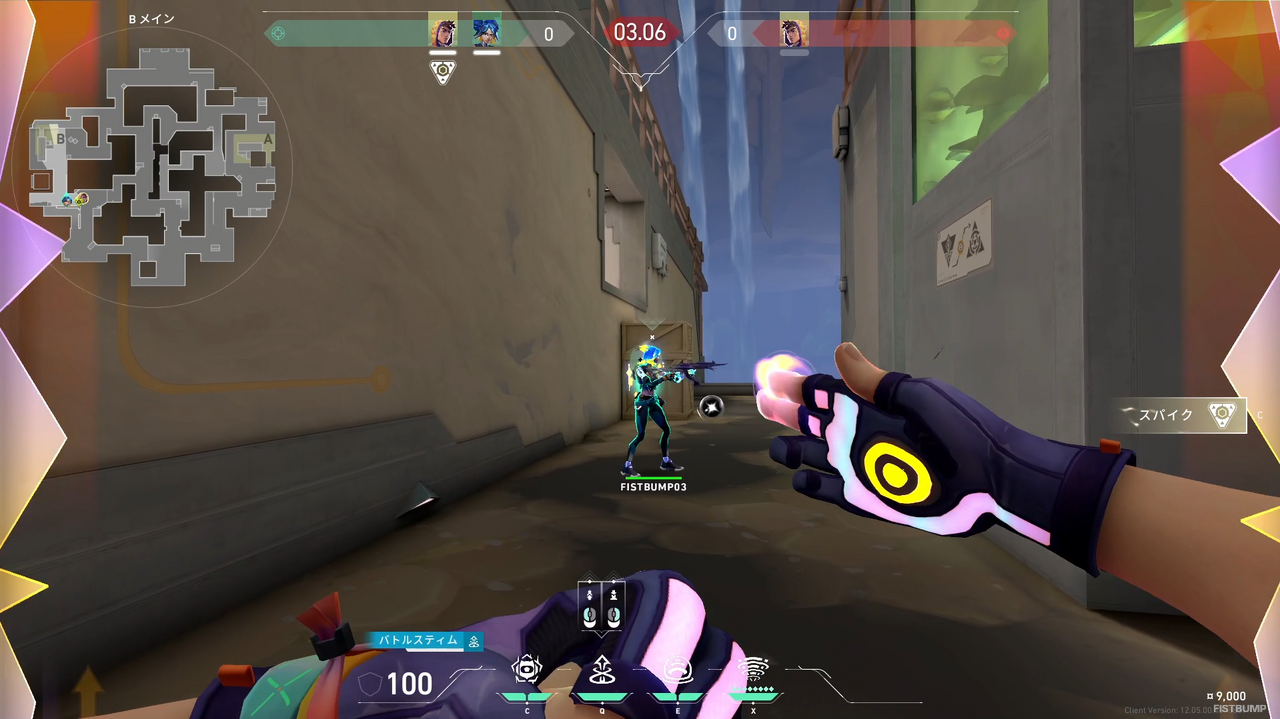This screenshot has height=719, width=1280.
Task: Use the upward-arrow Q ability
Action: 602,669
